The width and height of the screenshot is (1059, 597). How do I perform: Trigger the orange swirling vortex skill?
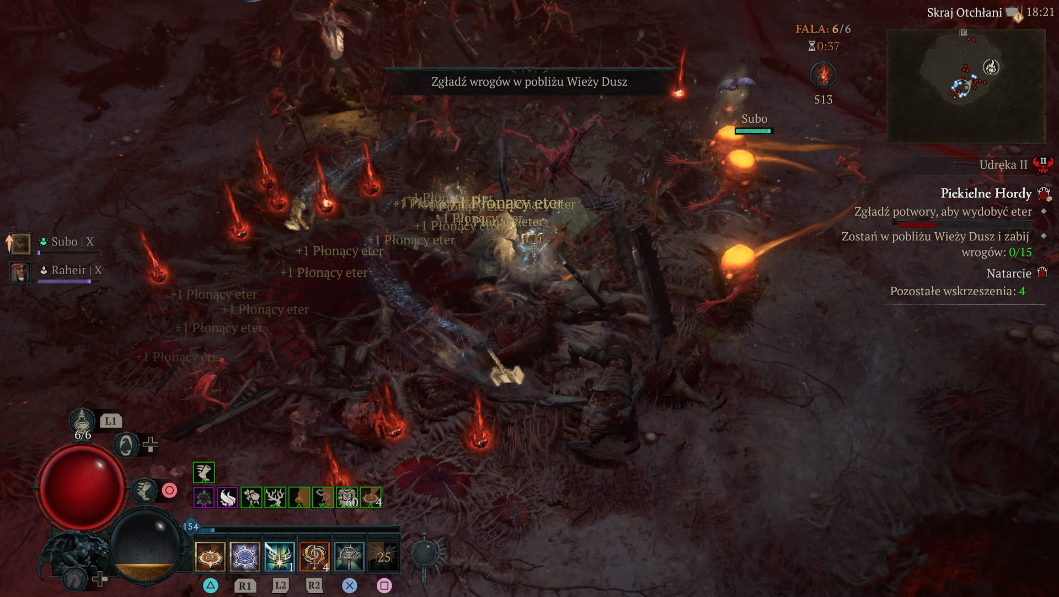pyautogui.click(x=314, y=556)
